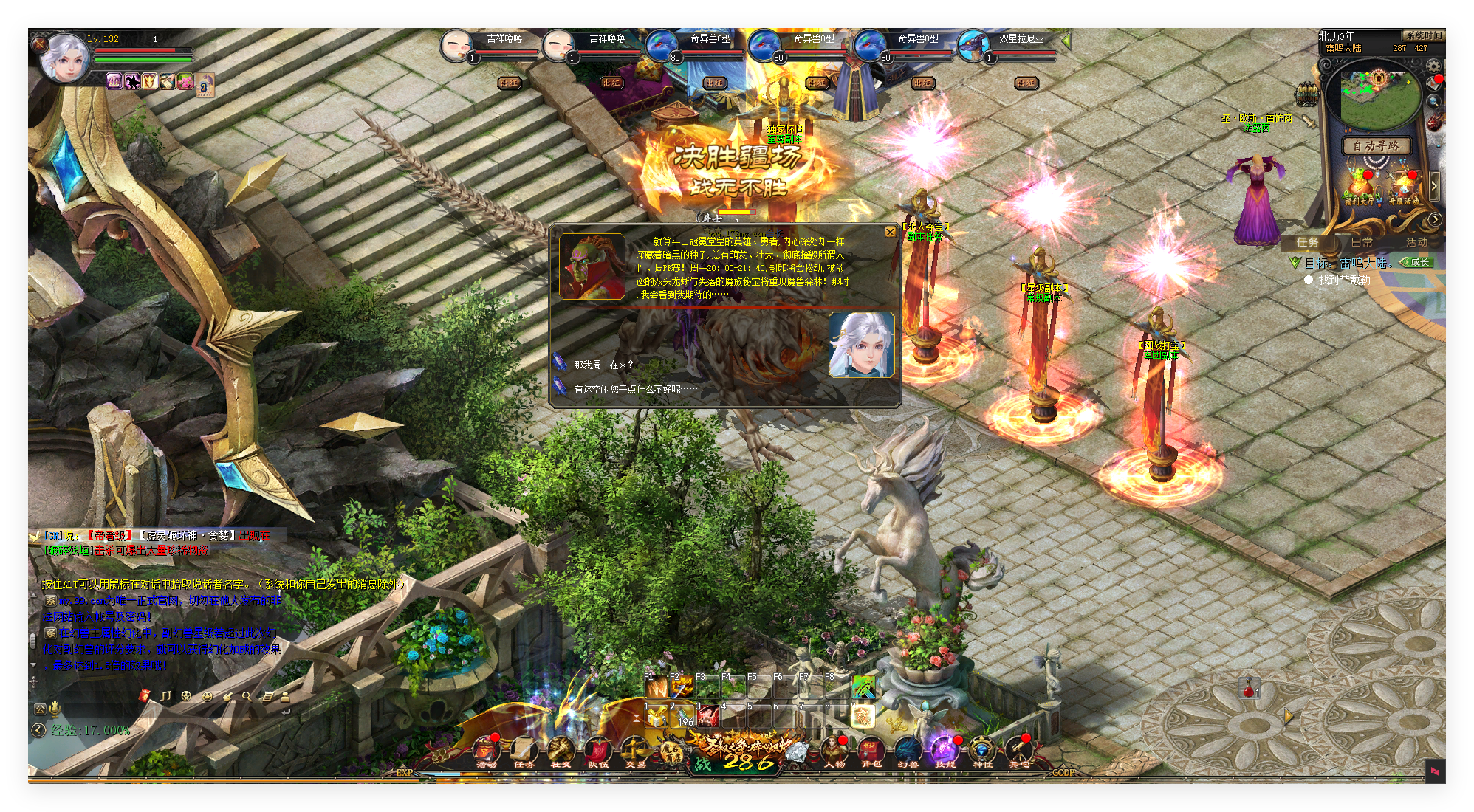Switch to the 活动 tab in quest tracker

point(1416,242)
